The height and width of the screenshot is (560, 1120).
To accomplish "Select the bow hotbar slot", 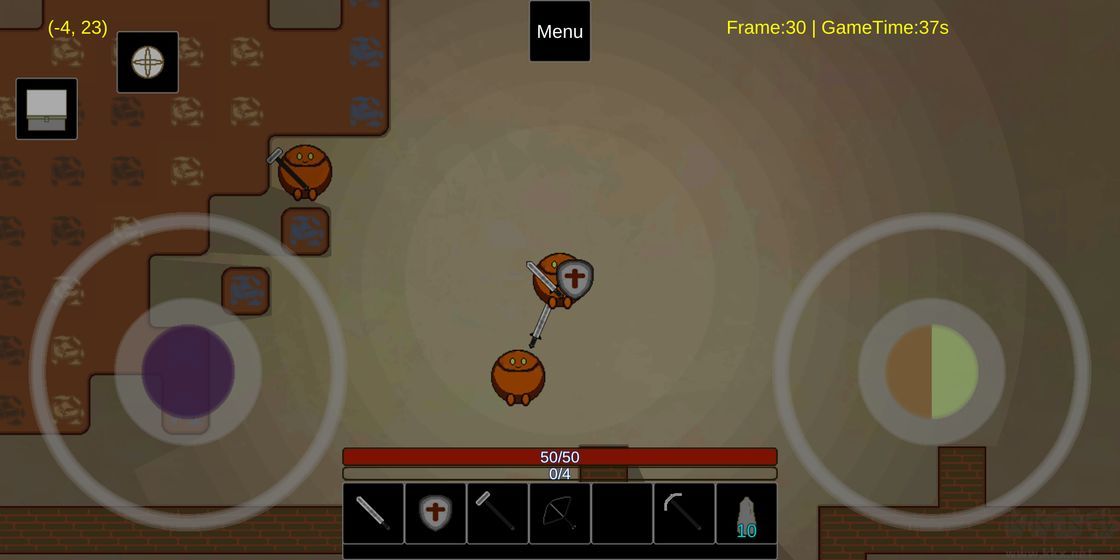I will point(559,513).
